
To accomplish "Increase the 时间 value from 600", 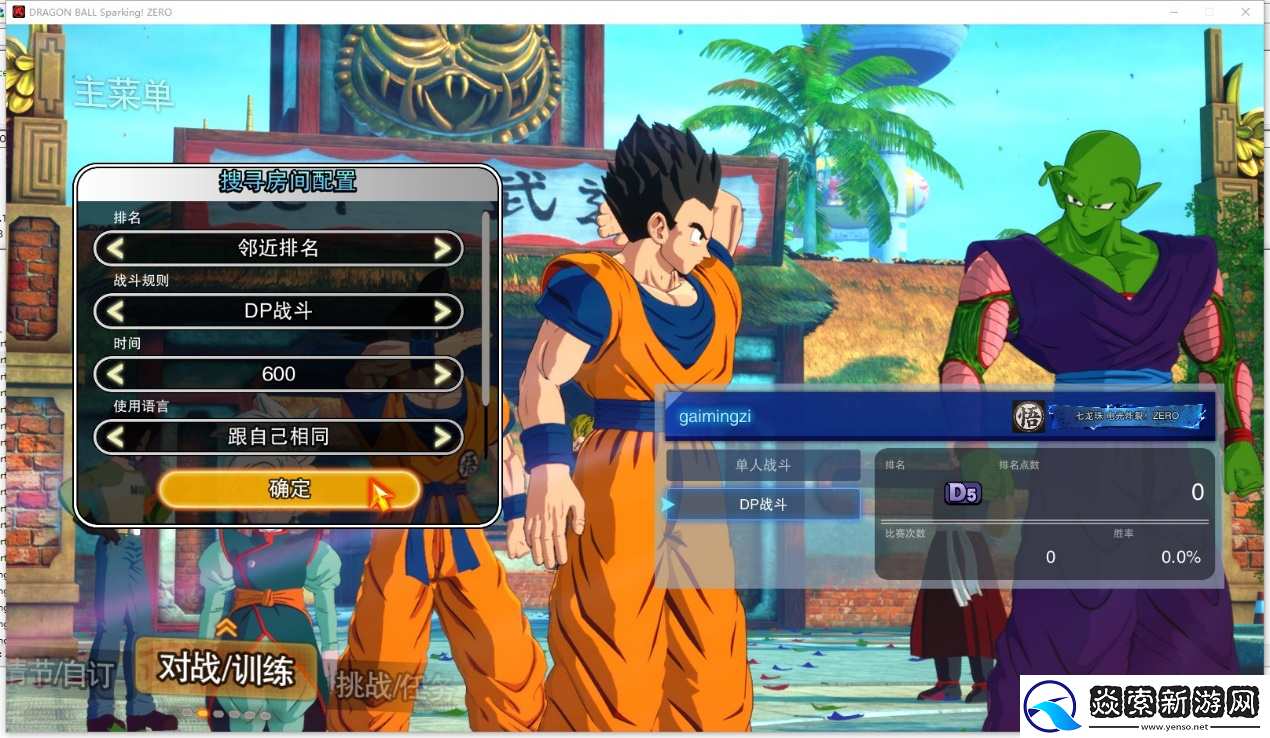I will point(442,374).
